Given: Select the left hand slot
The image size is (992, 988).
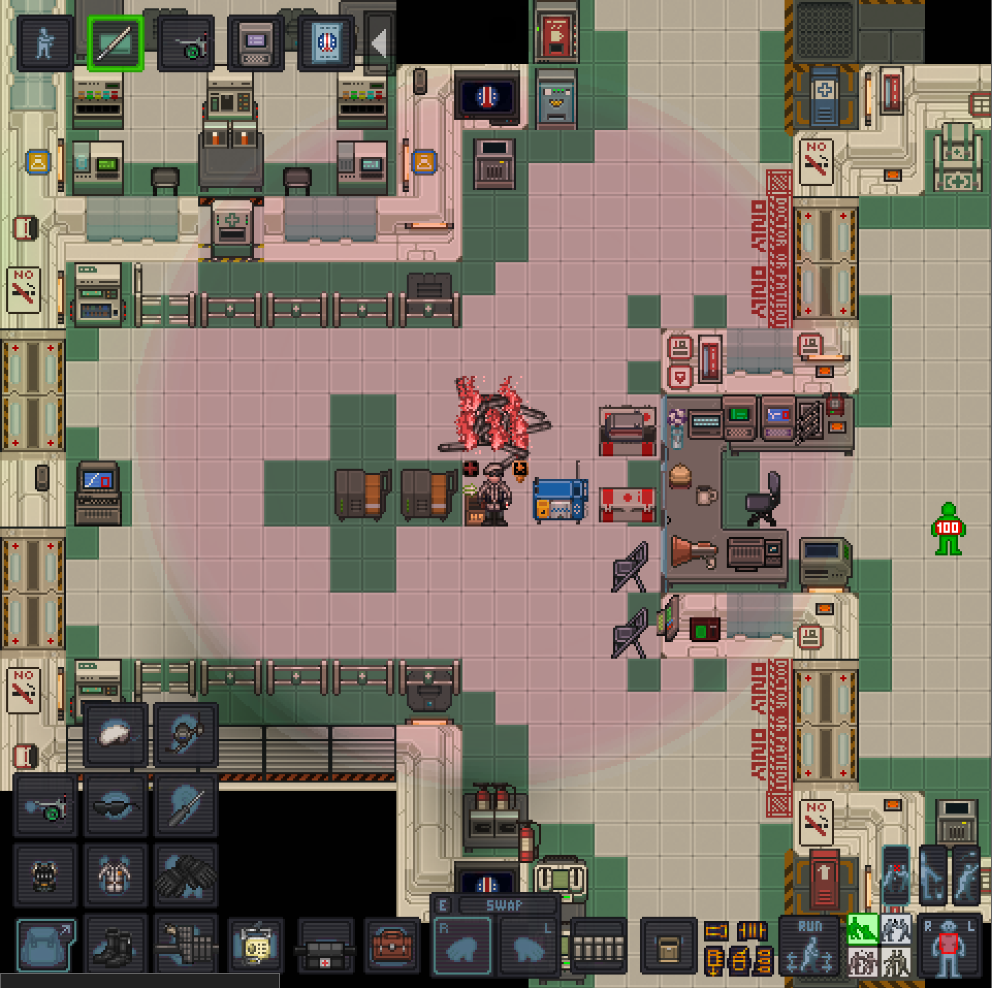Looking at the screenshot, I should [x=530, y=945].
